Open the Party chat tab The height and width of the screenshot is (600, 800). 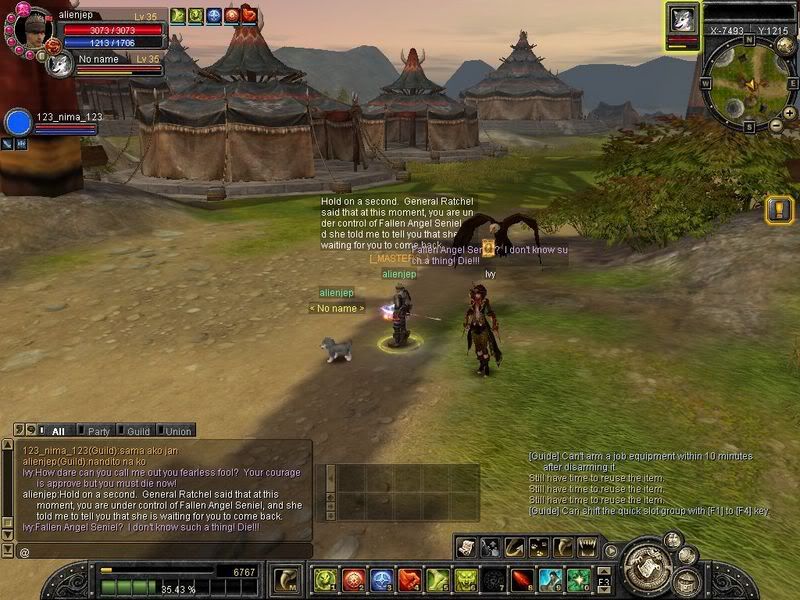coord(99,431)
